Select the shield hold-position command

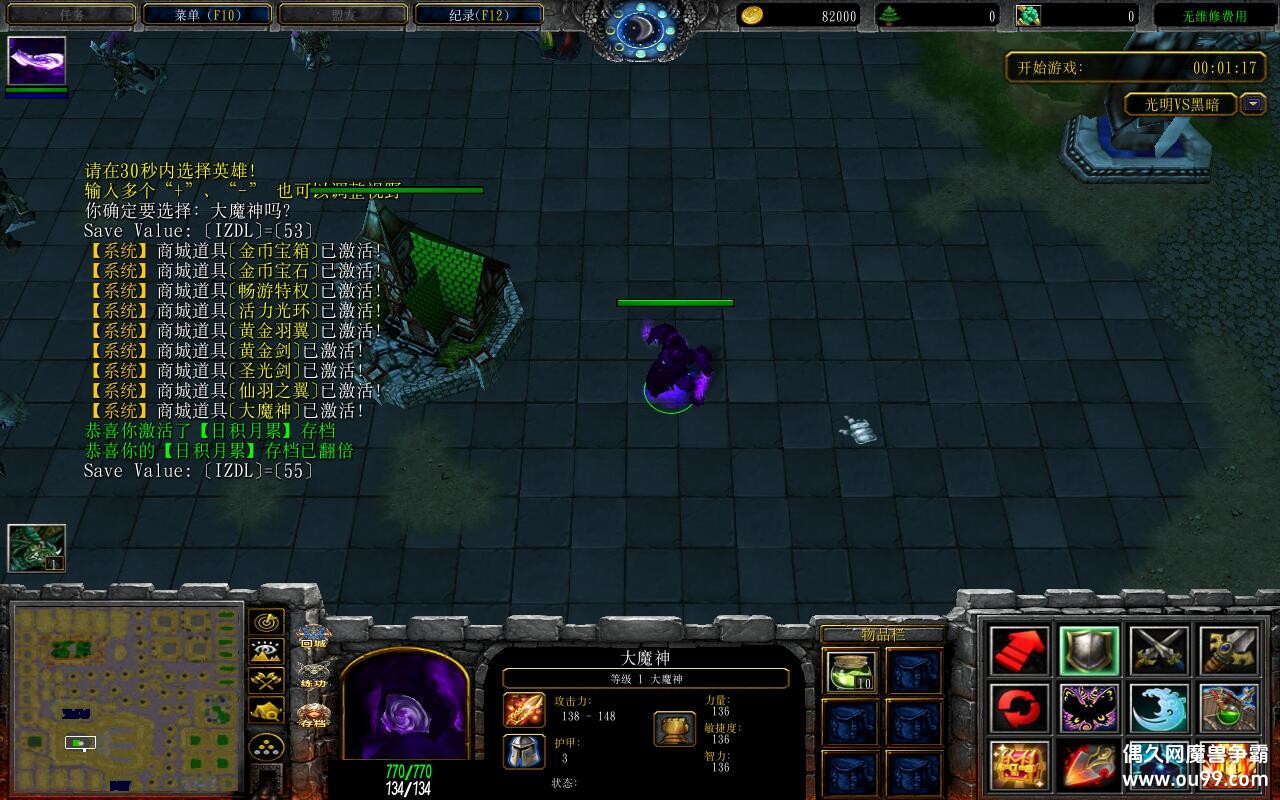tap(1089, 651)
